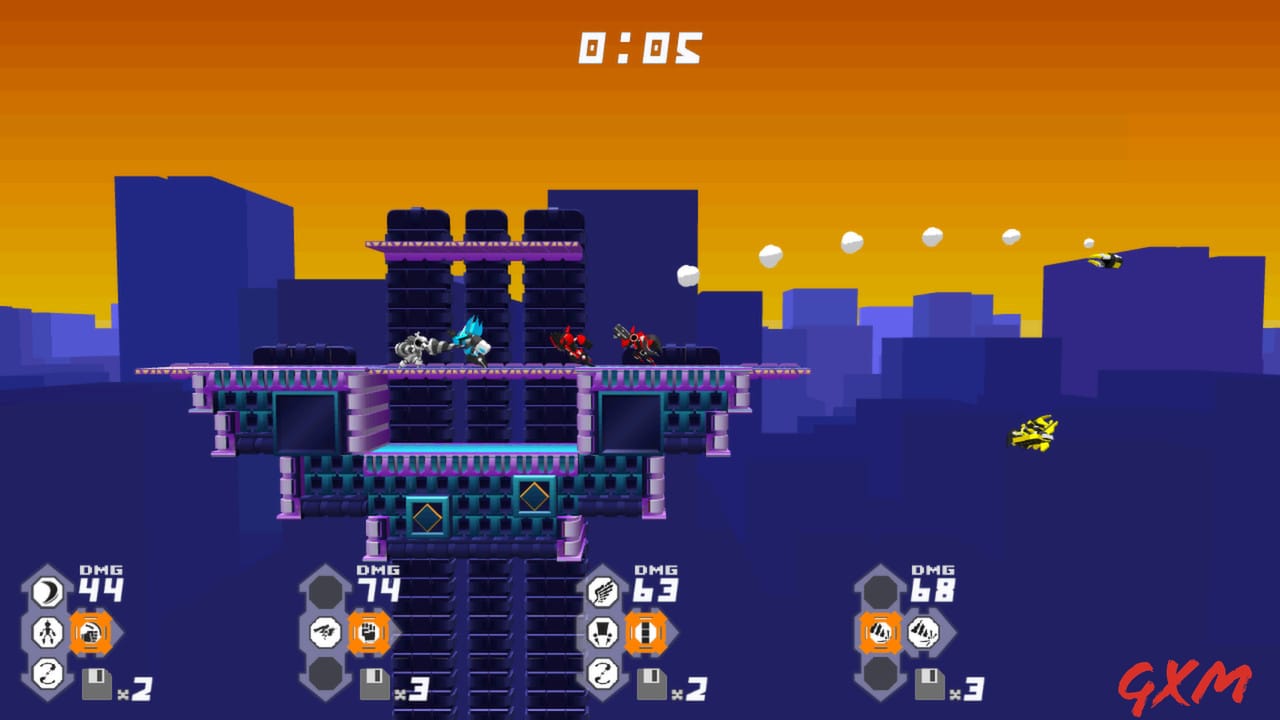
Task: Expand the side arrow on player four's HUD
Action: (x=955, y=632)
